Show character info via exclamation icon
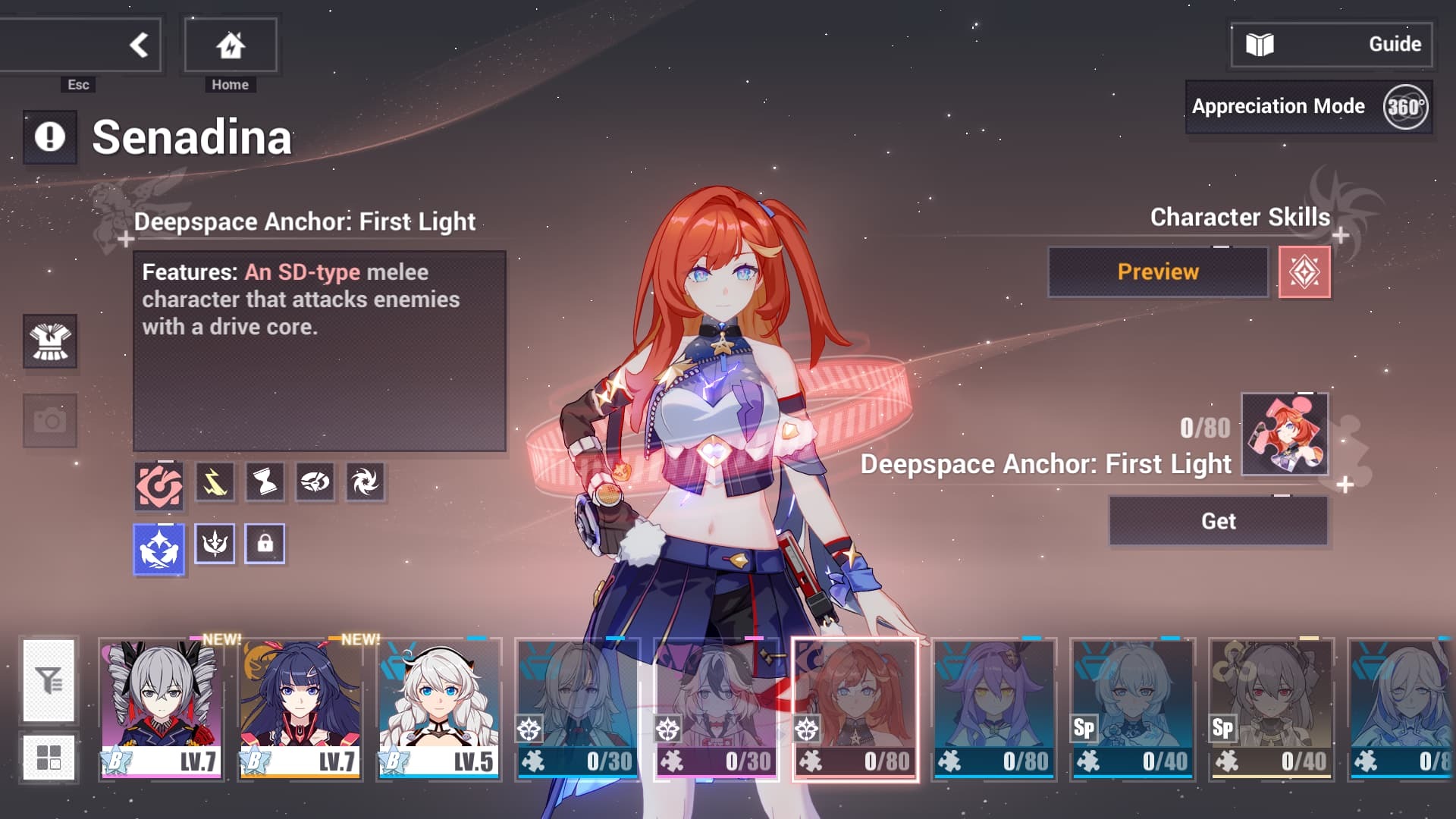Screen dimensions: 1456x819 click(x=50, y=137)
